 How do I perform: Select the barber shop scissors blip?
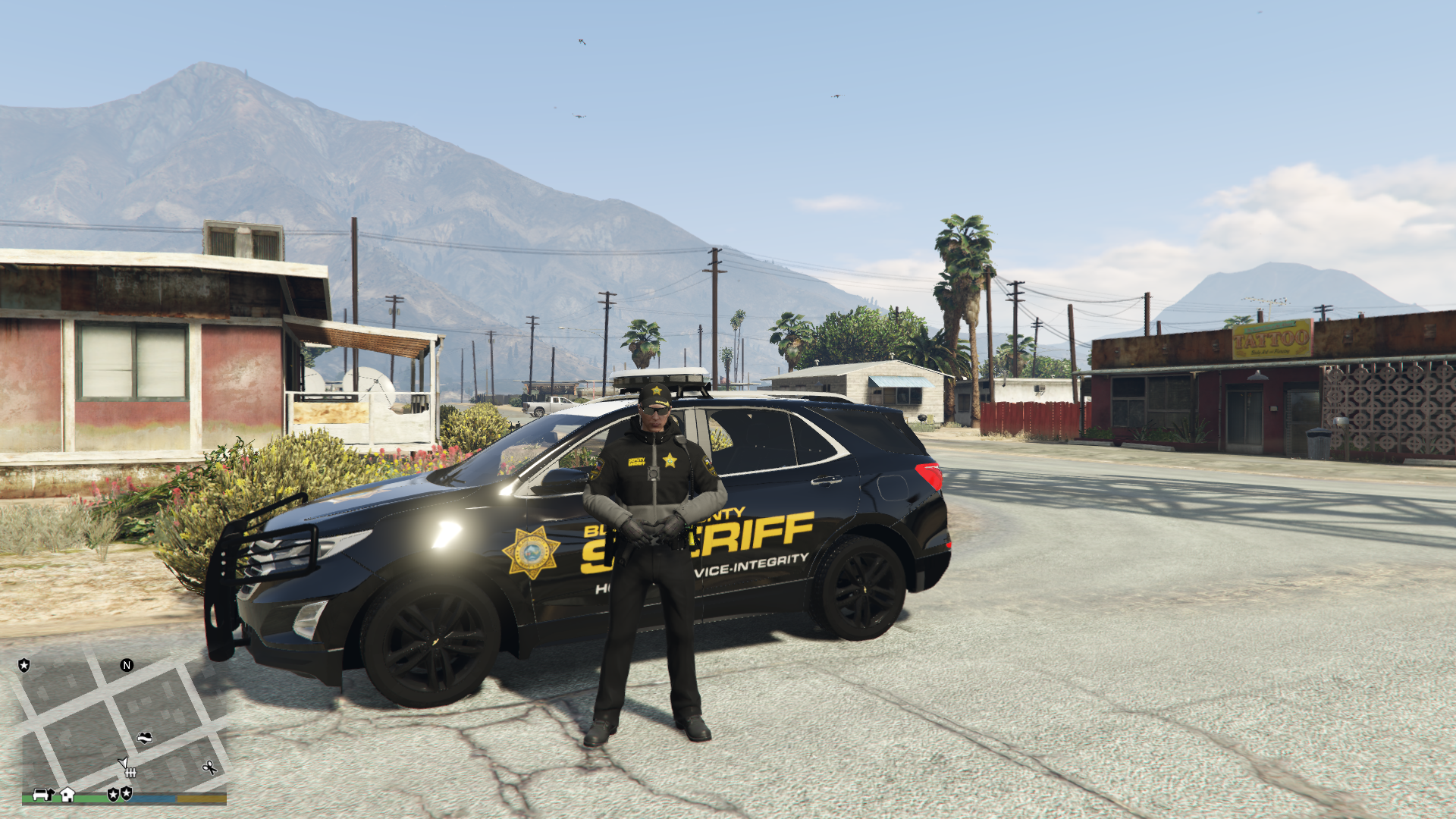tap(209, 767)
